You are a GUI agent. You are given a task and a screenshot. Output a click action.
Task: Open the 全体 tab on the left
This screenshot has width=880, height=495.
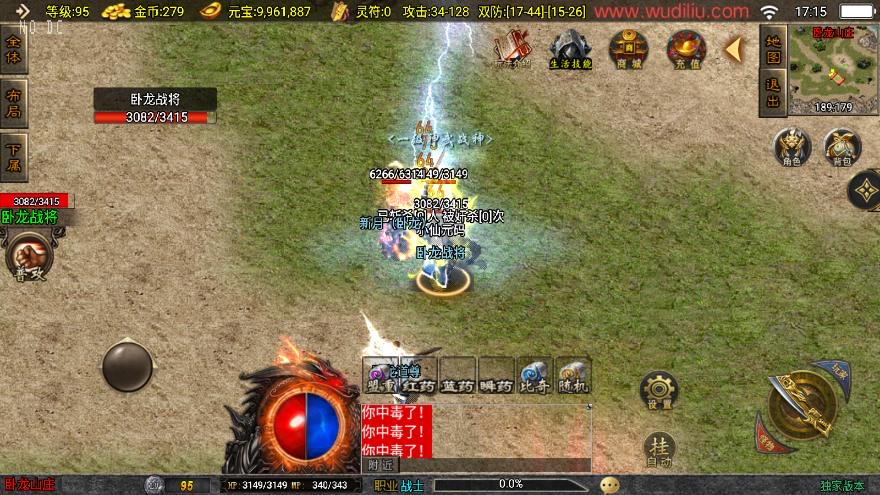[13, 50]
